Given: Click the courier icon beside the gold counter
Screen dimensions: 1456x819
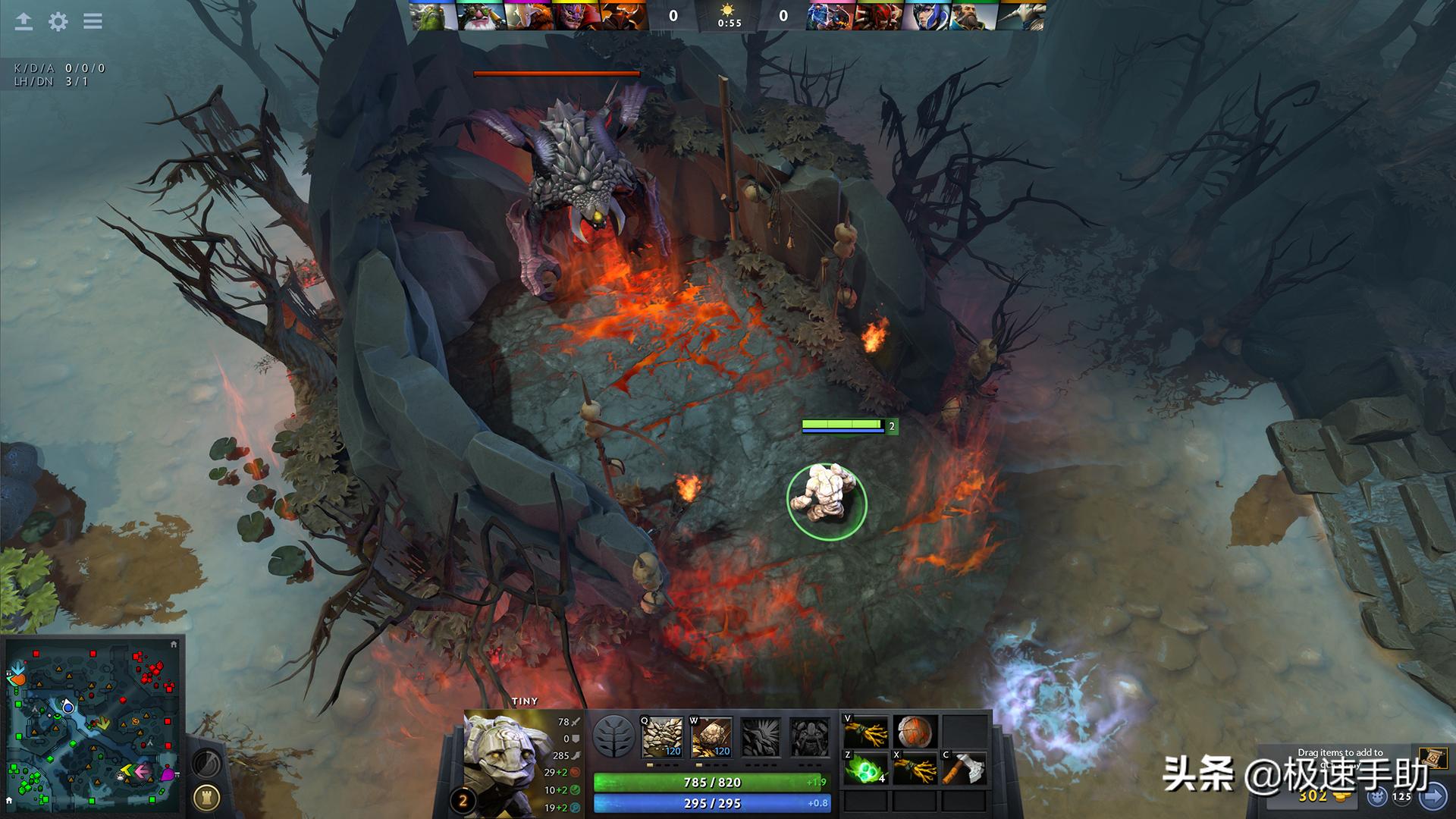Looking at the screenshot, I should pyautogui.click(x=1376, y=798).
